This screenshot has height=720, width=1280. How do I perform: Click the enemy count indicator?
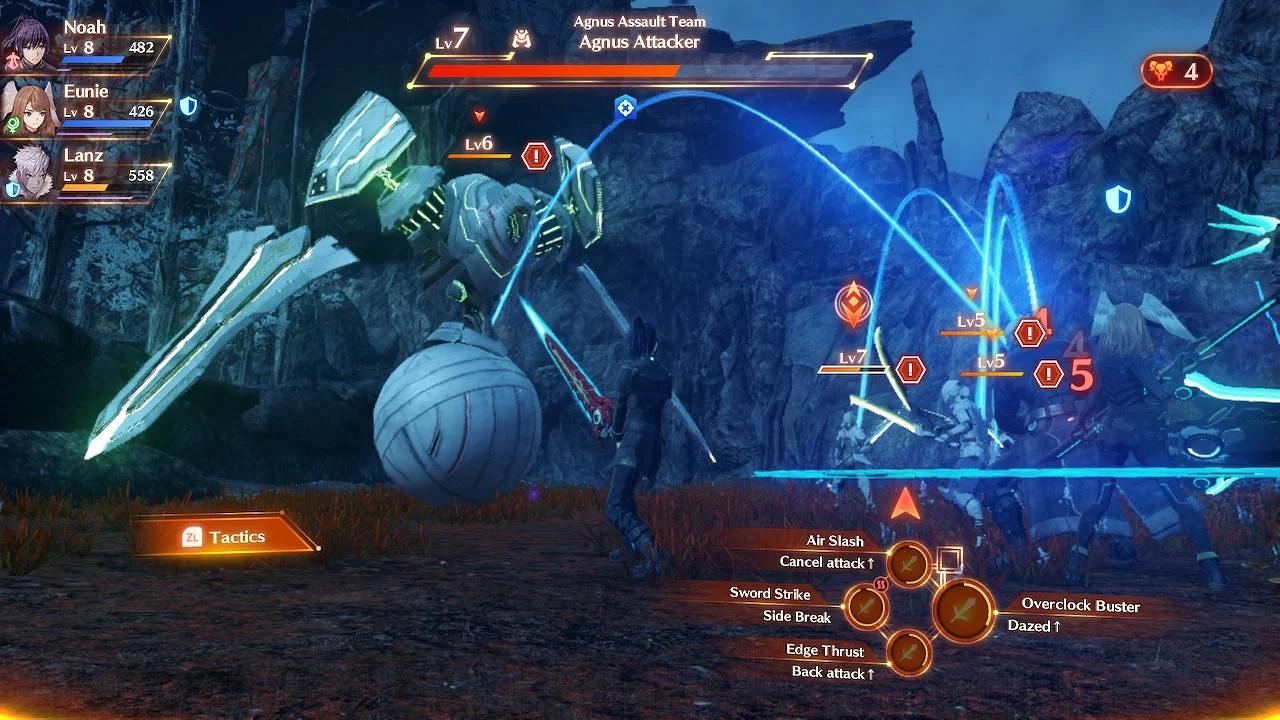[1176, 71]
